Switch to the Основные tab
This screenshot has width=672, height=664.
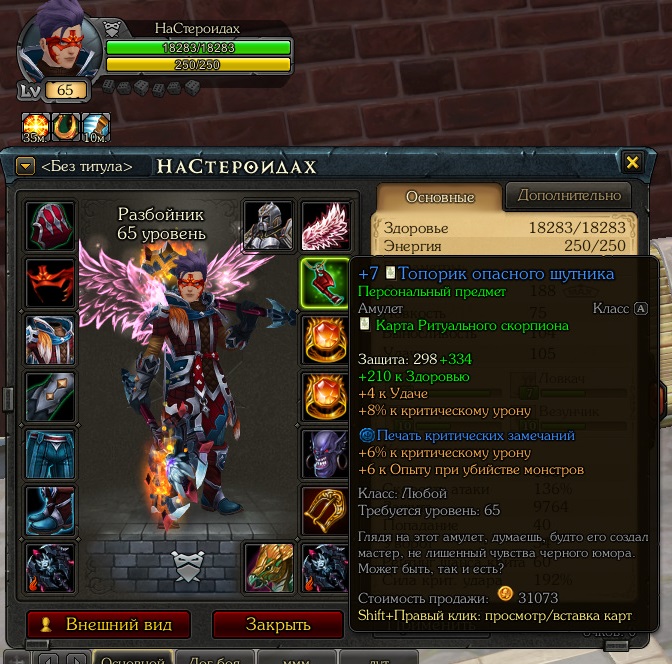[x=439, y=196]
